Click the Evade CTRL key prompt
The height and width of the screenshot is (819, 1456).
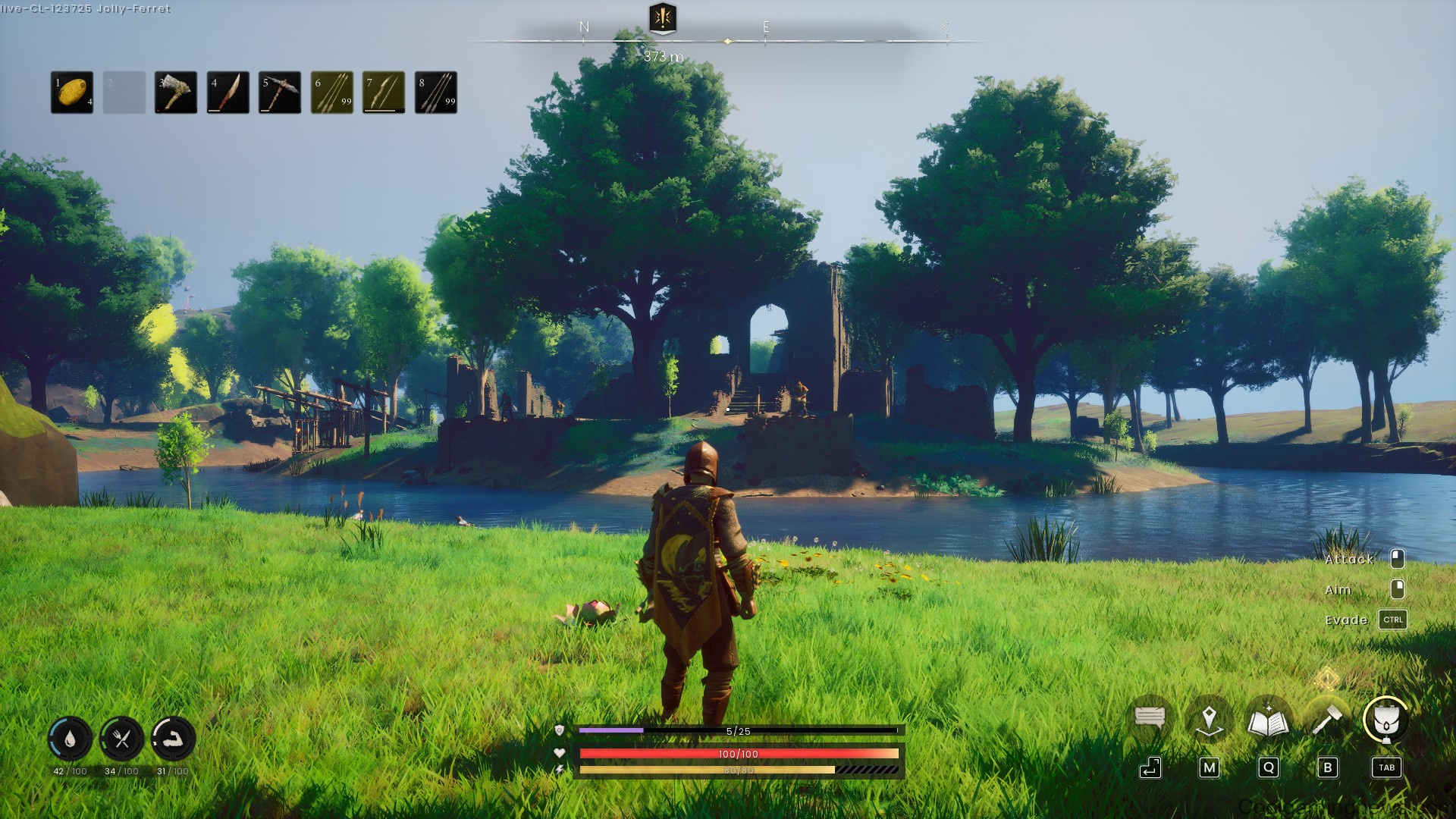(x=1392, y=620)
